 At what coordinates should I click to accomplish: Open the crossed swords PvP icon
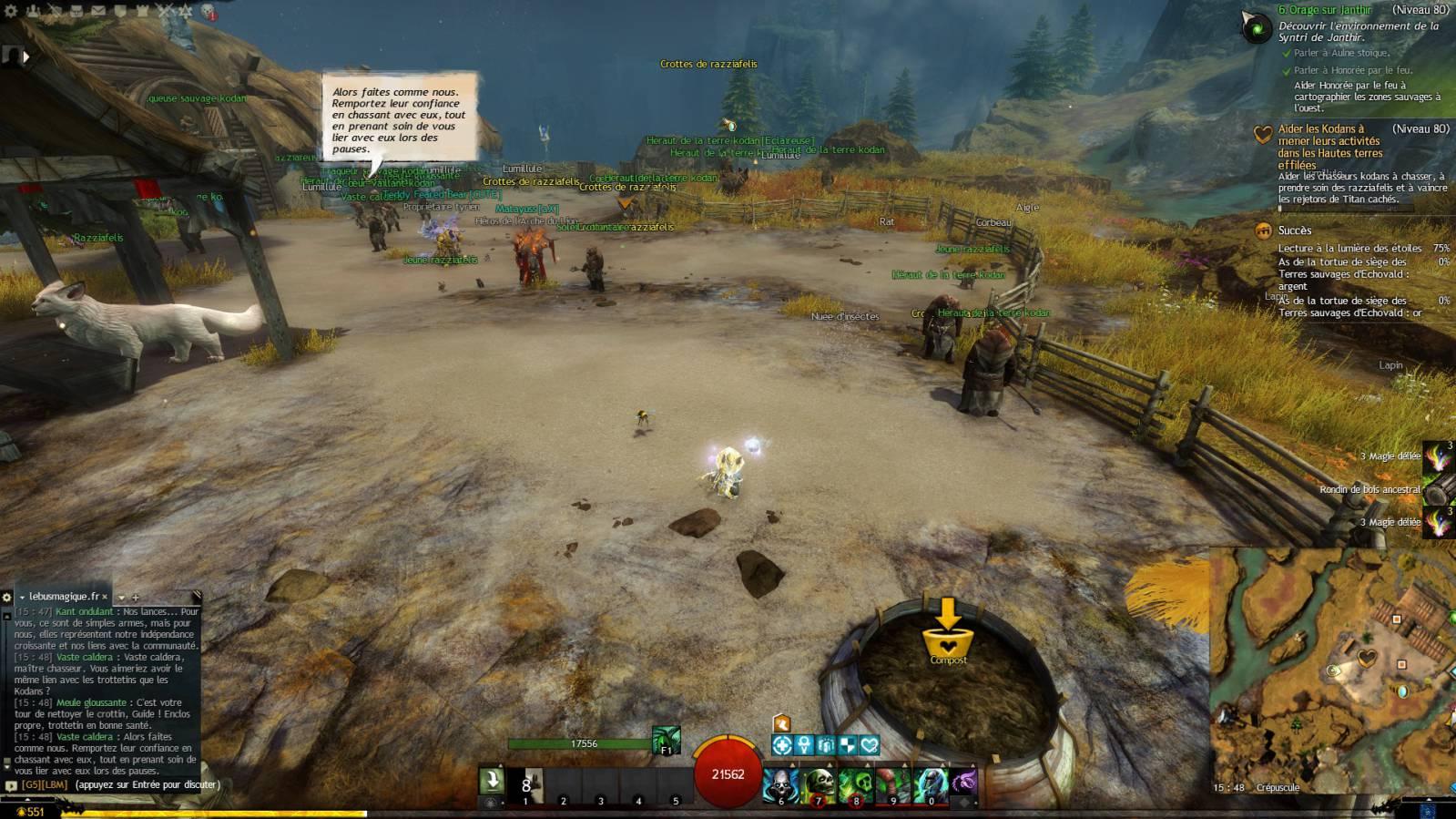click(165, 12)
